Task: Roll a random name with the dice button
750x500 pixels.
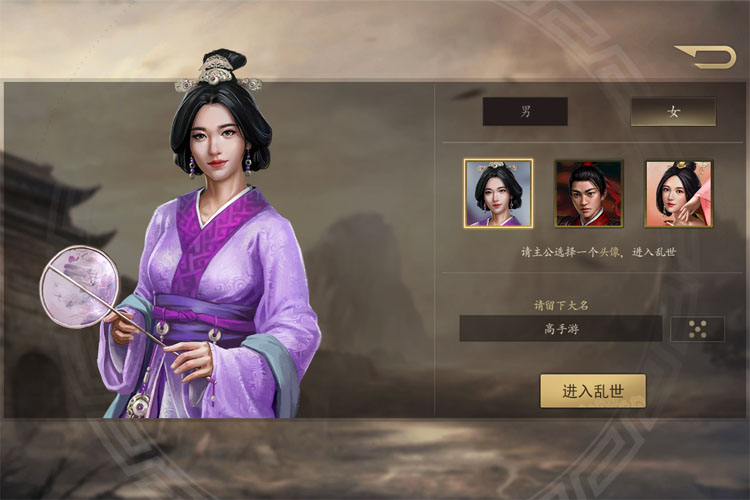Action: [697, 329]
